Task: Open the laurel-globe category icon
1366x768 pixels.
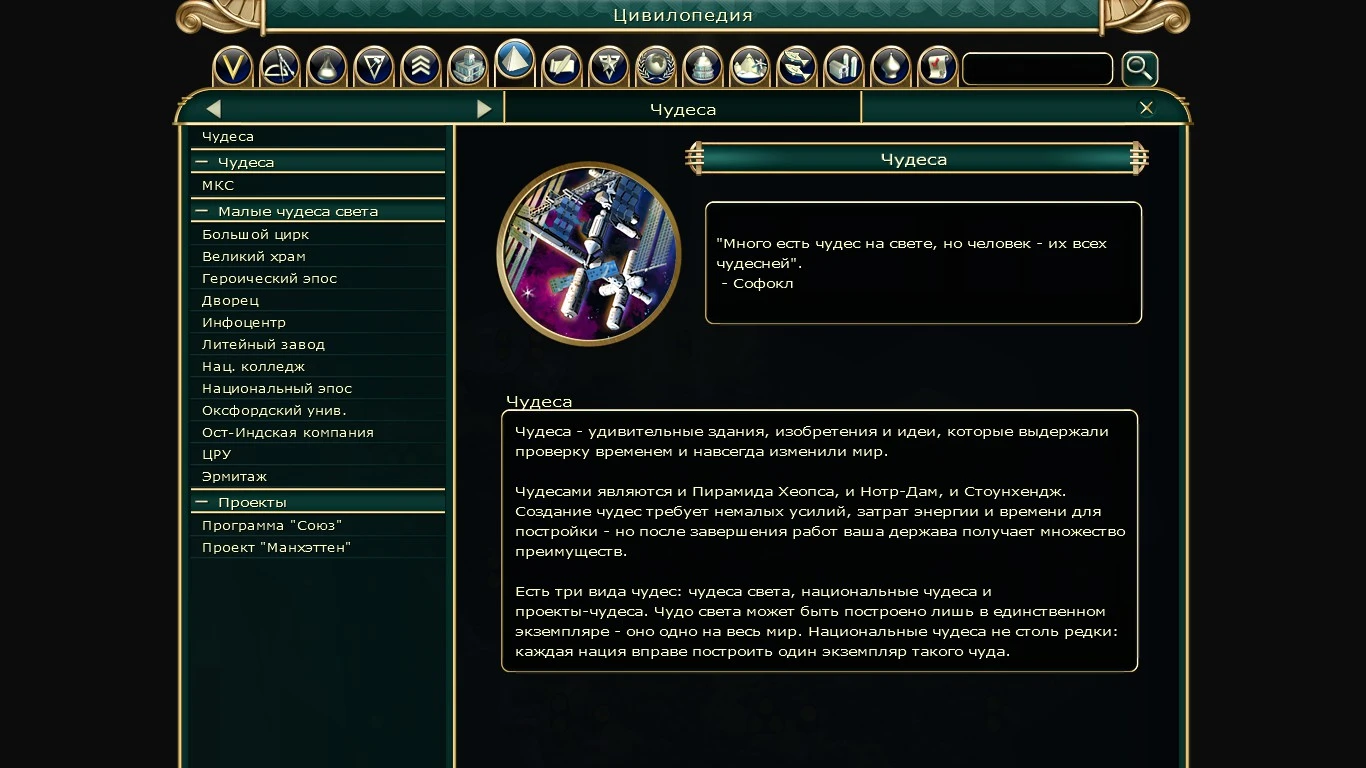Action: (655, 66)
